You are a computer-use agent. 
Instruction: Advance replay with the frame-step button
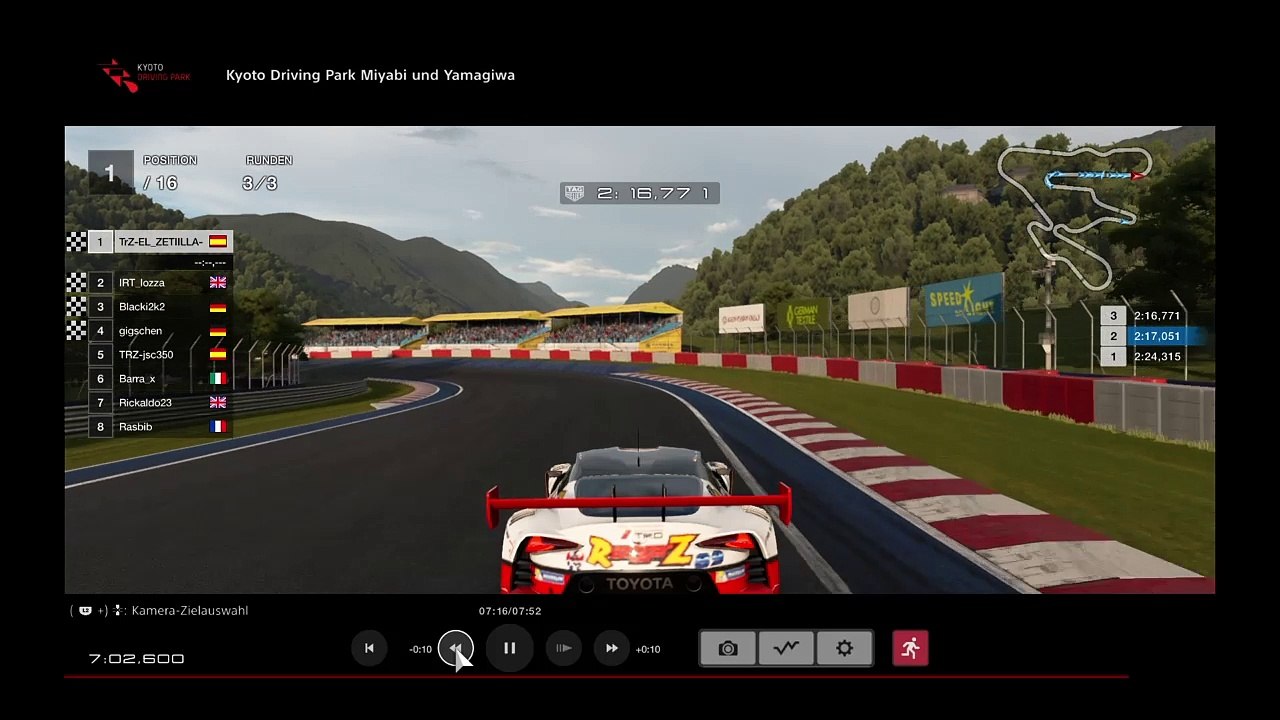click(564, 648)
